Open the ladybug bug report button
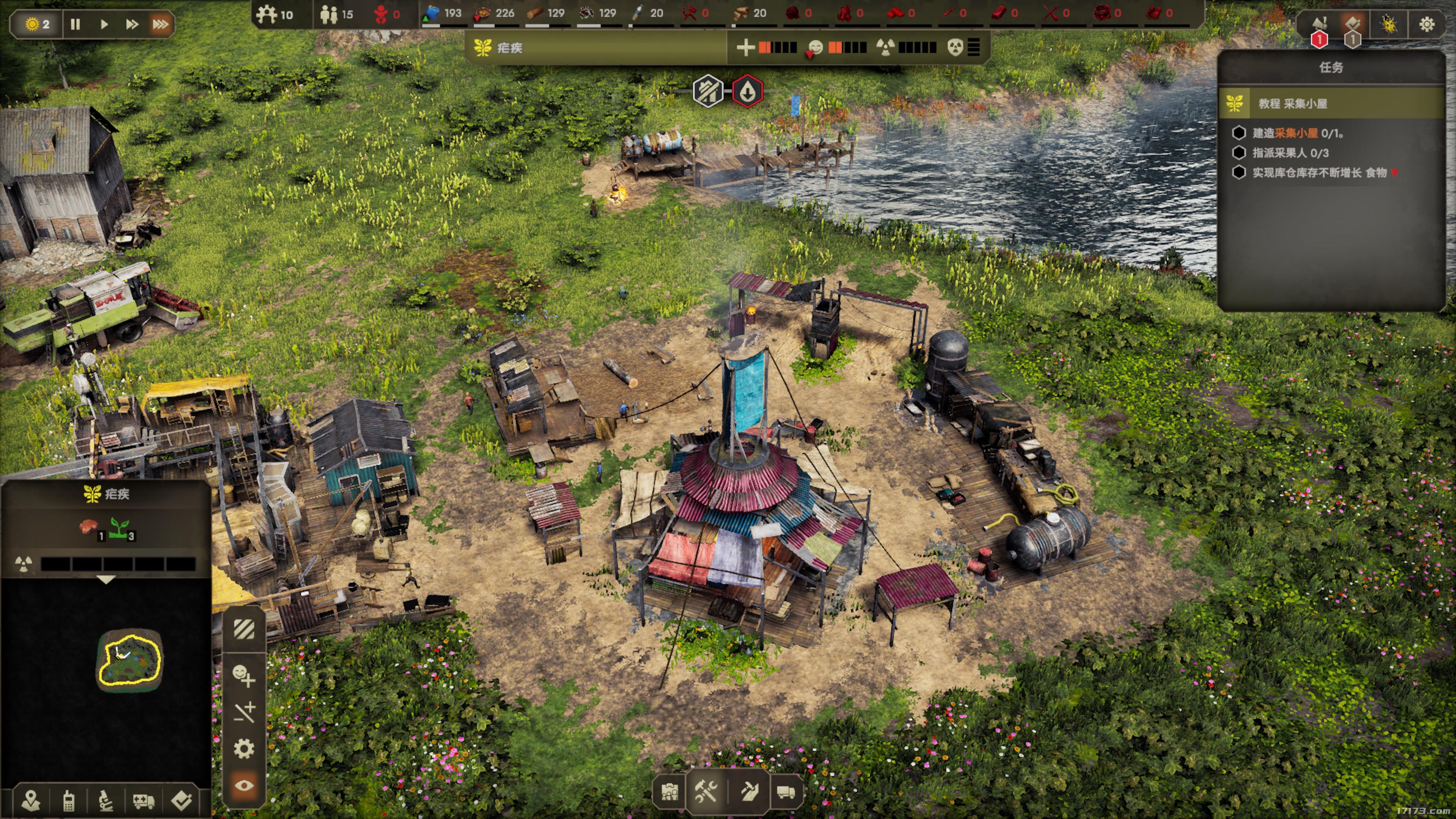 [x=1389, y=24]
